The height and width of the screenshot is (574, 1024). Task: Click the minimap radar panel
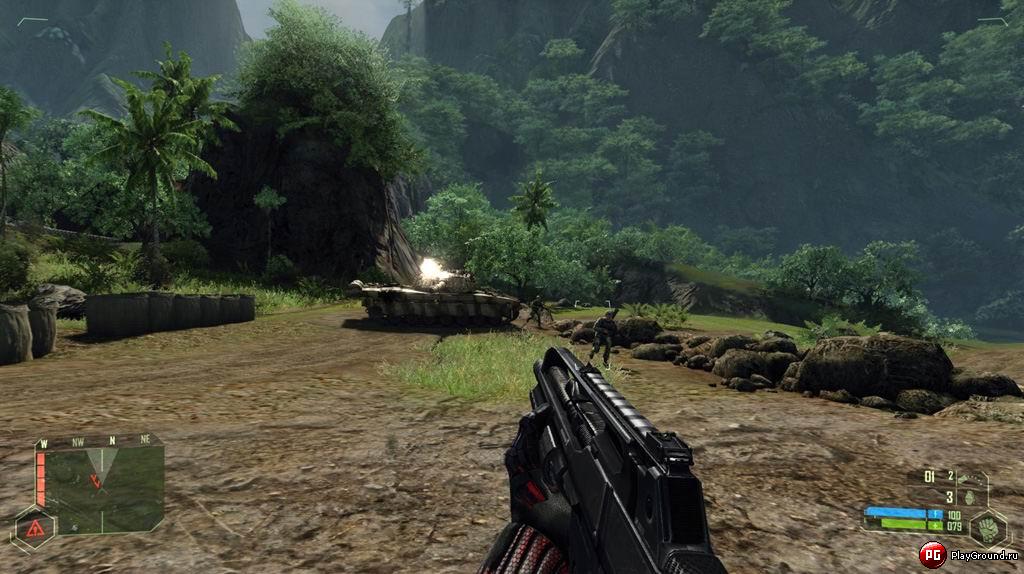(x=101, y=483)
